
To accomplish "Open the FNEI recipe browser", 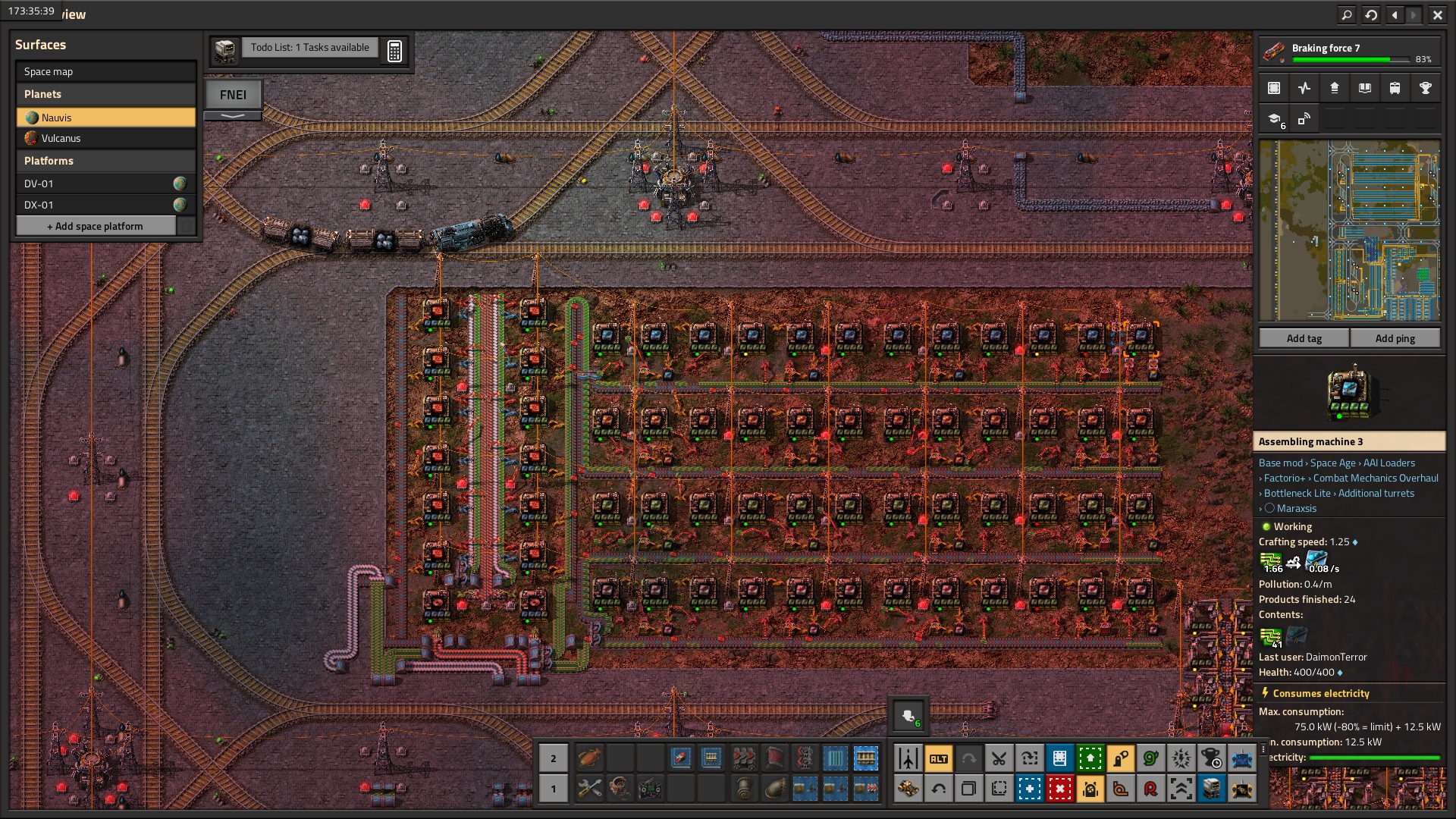I will (233, 95).
